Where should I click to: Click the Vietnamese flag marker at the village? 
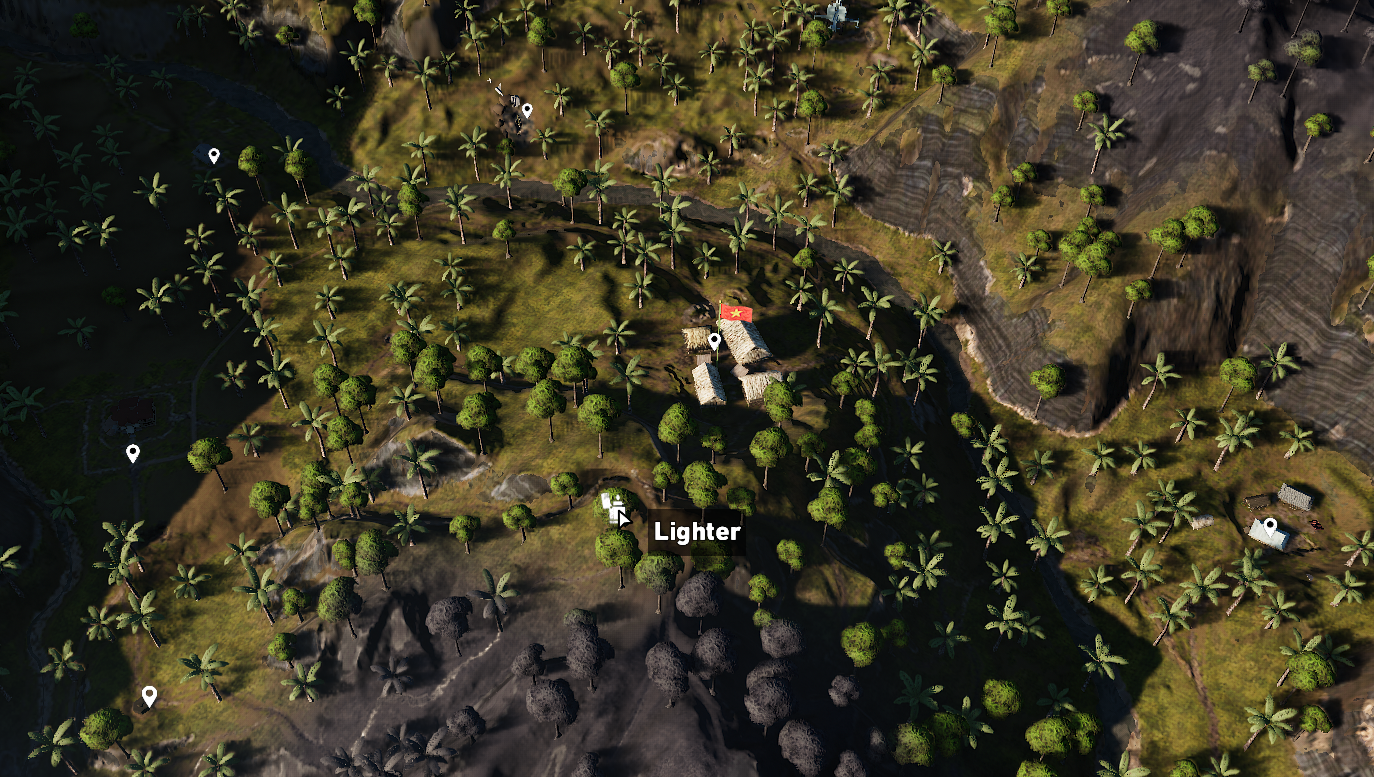click(736, 312)
